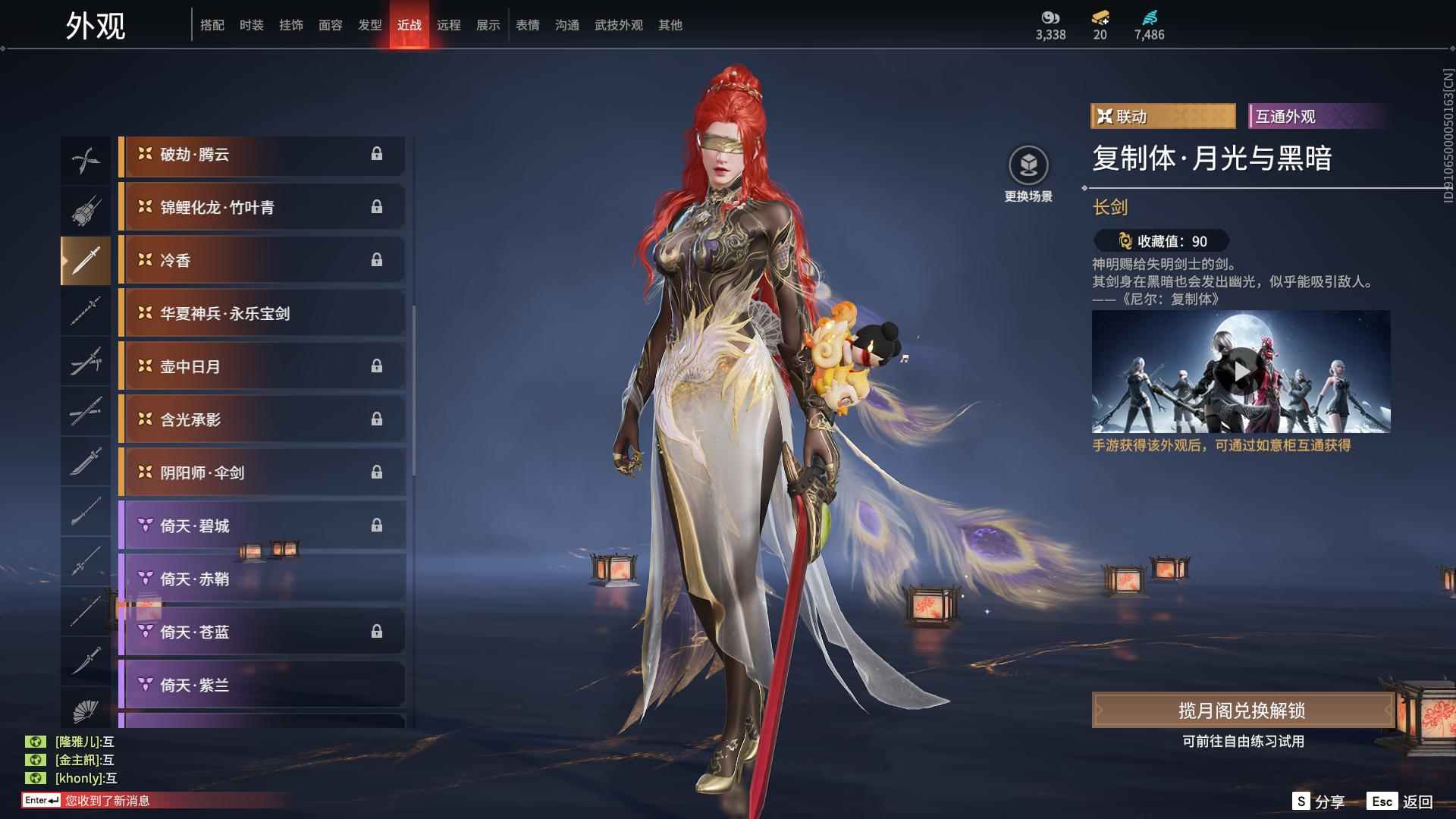
Task: Share the appearance with 分享 button
Action: tap(1319, 802)
